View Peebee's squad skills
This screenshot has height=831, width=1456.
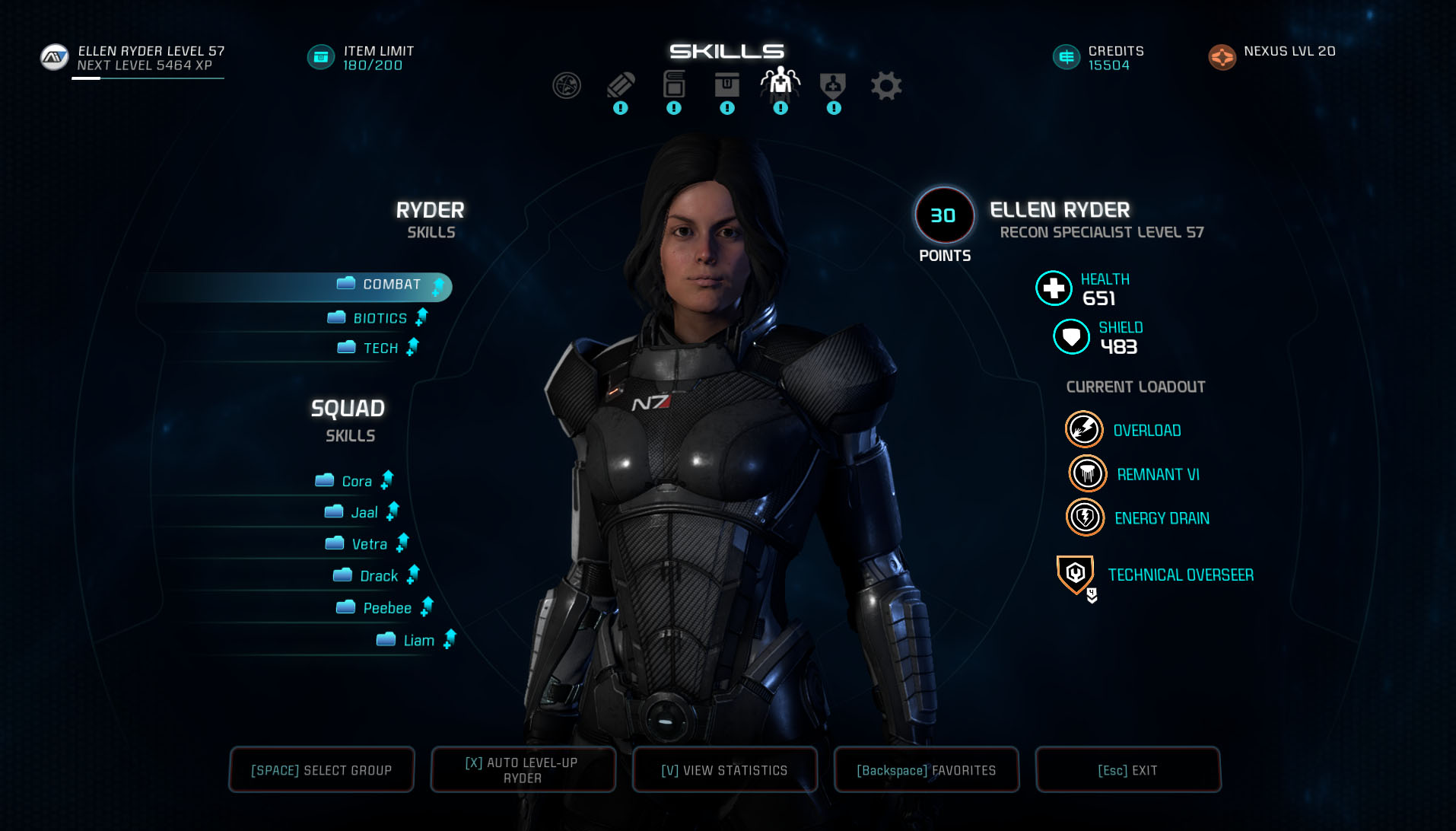[386, 608]
